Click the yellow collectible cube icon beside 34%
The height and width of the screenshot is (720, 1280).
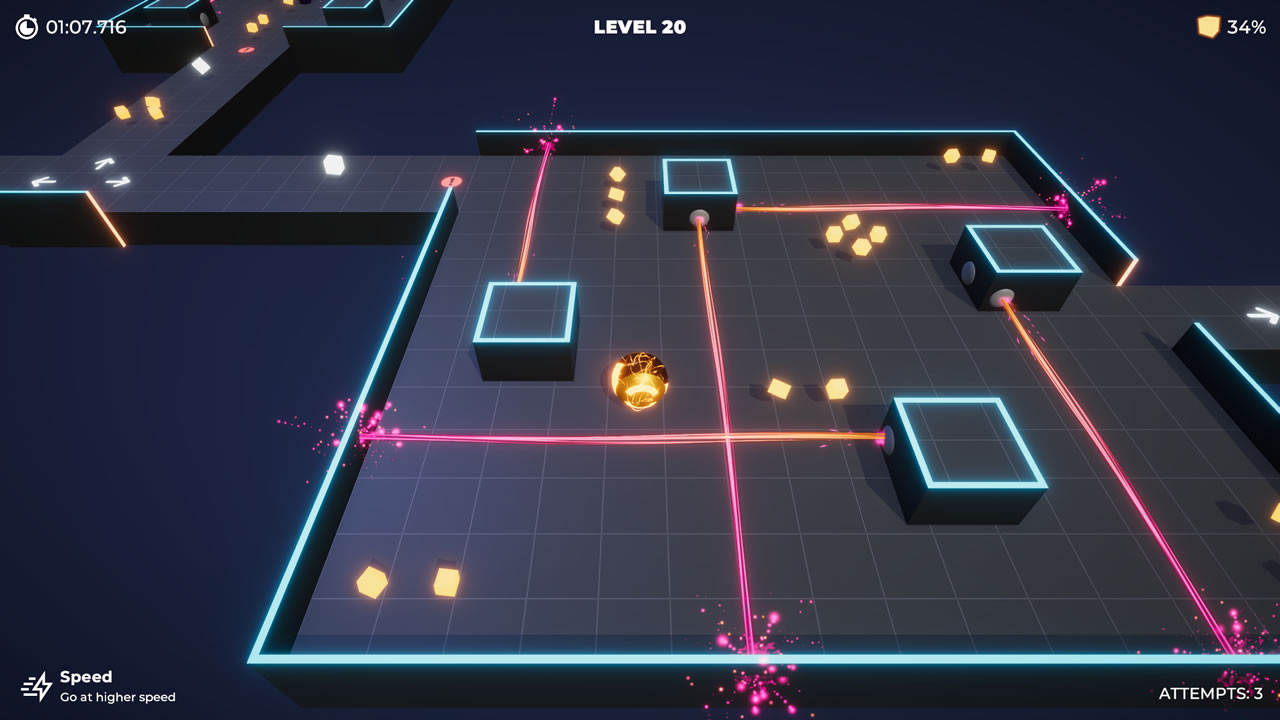pos(1207,27)
